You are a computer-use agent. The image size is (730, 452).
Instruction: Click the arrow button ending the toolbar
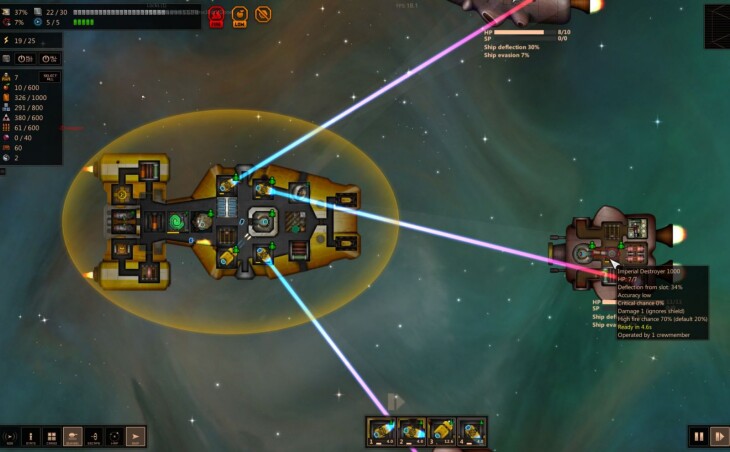pos(135,436)
